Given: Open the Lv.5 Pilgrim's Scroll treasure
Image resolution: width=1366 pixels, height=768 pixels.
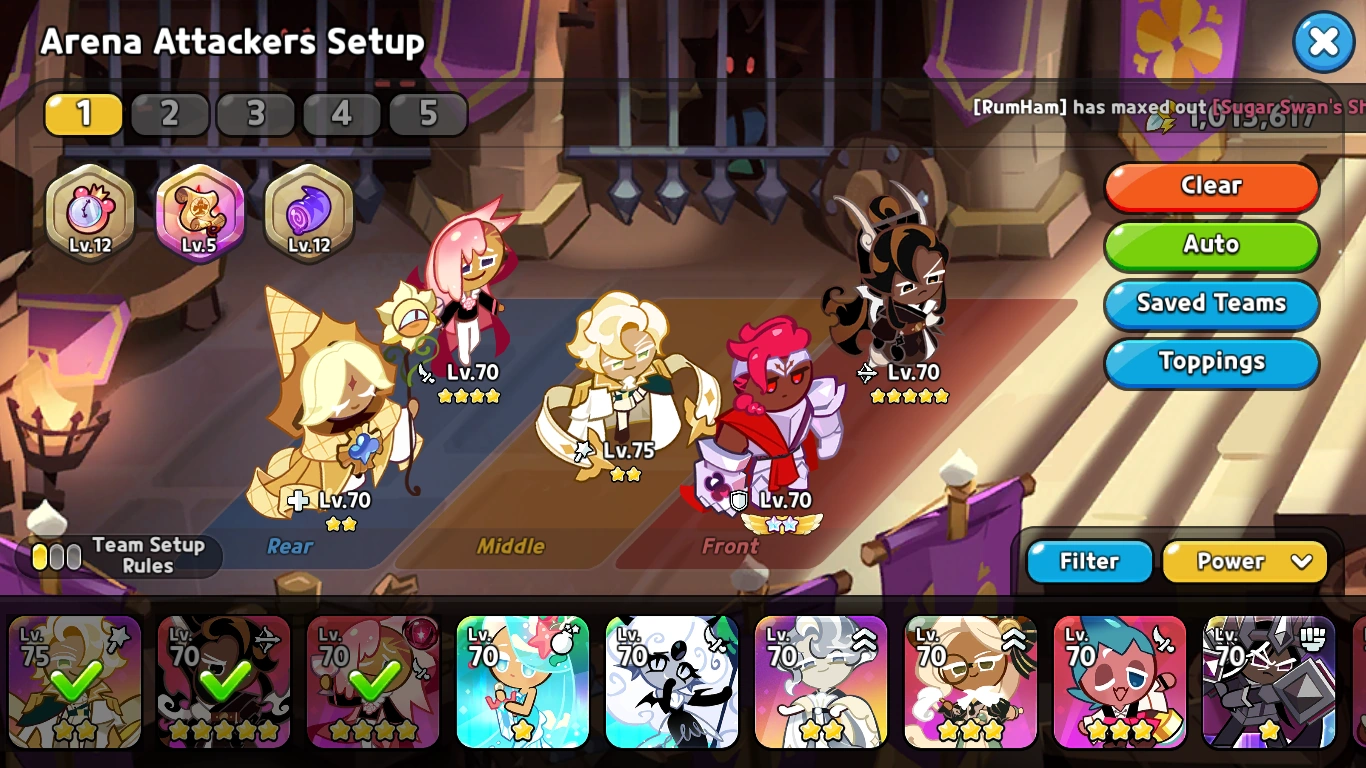Looking at the screenshot, I should (x=199, y=213).
